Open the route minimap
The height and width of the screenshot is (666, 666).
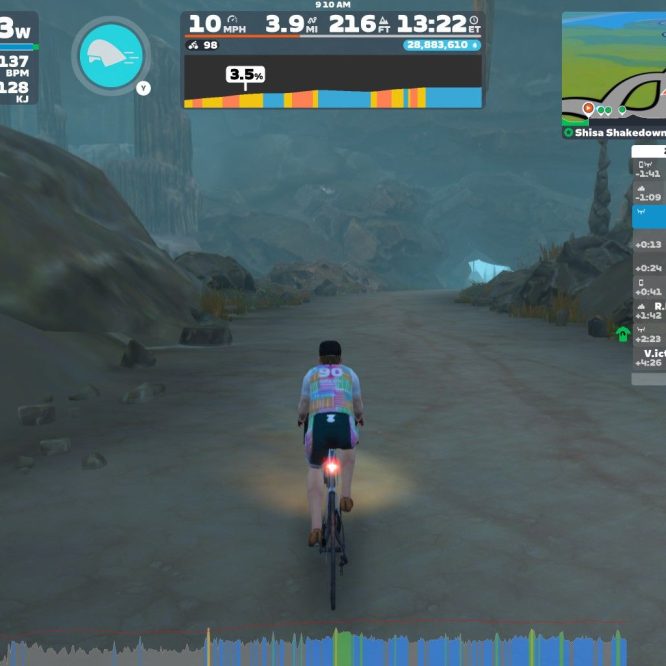tap(614, 68)
